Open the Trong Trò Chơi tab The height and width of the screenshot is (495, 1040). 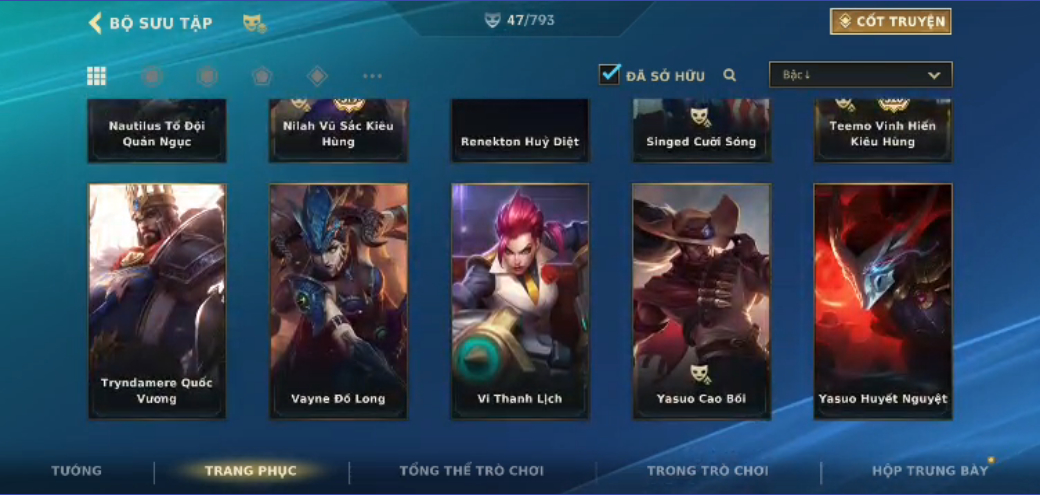coord(707,471)
